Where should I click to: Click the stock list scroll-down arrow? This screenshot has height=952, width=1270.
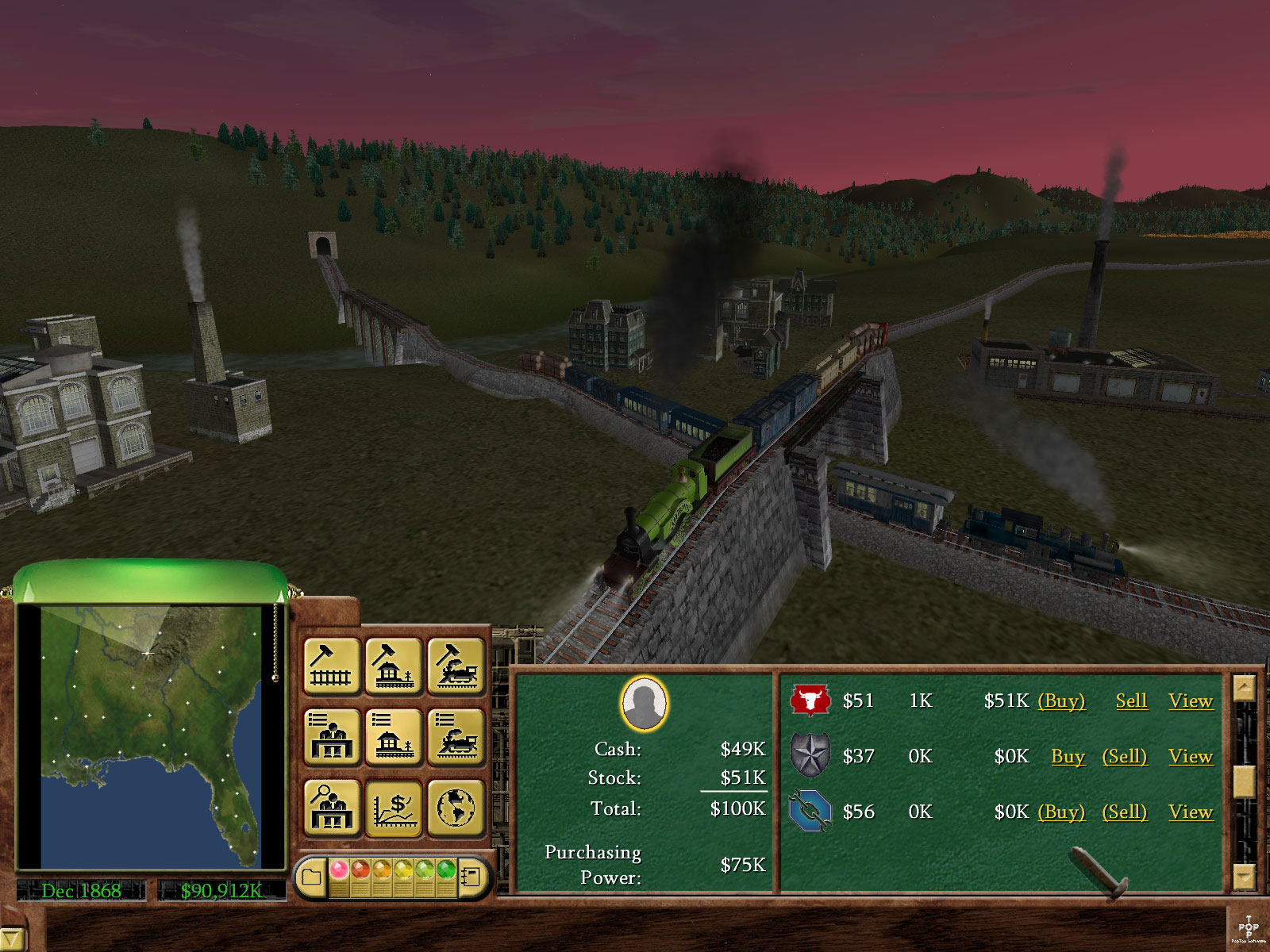(1244, 877)
